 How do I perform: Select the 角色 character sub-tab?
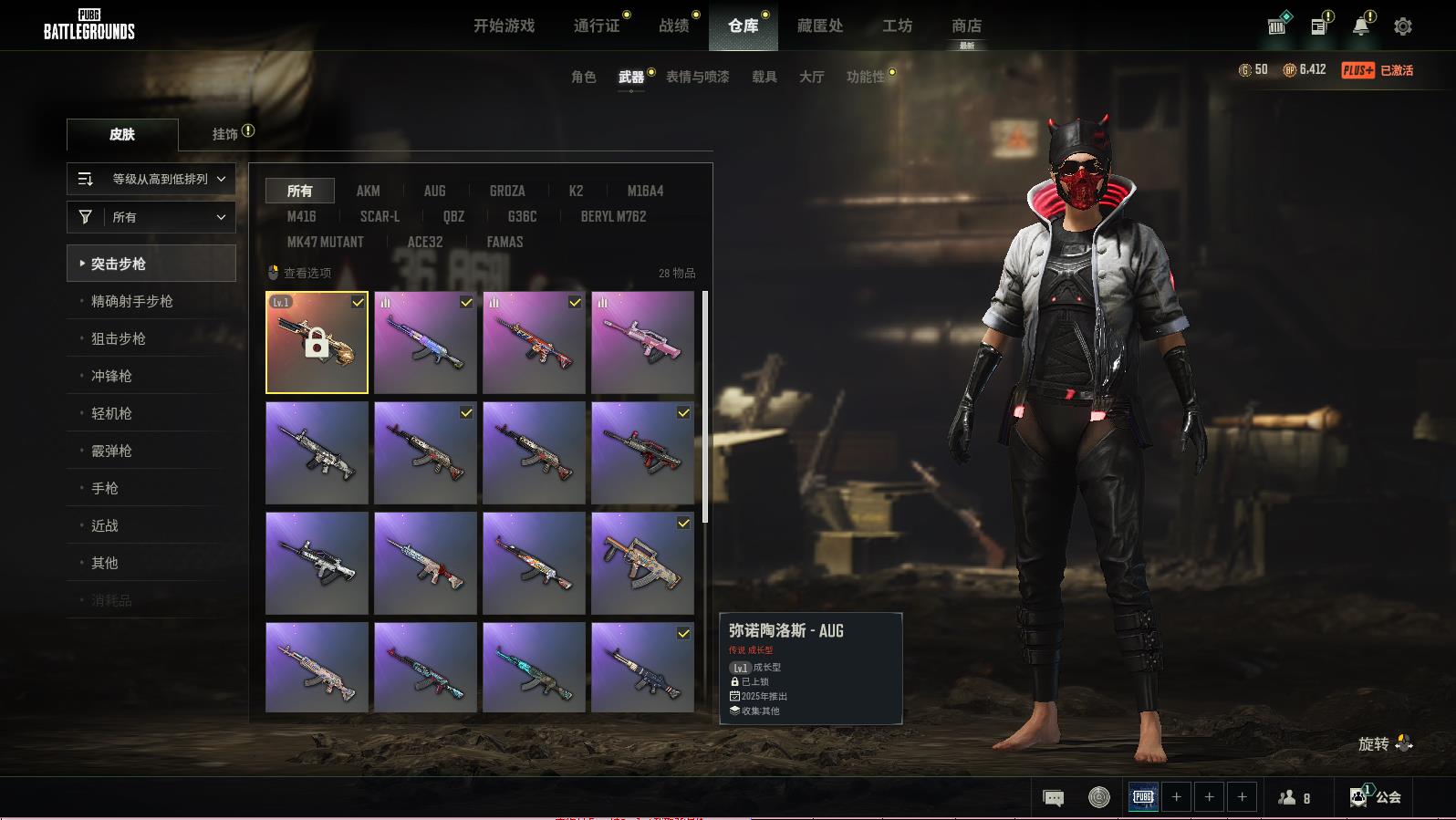[x=583, y=77]
